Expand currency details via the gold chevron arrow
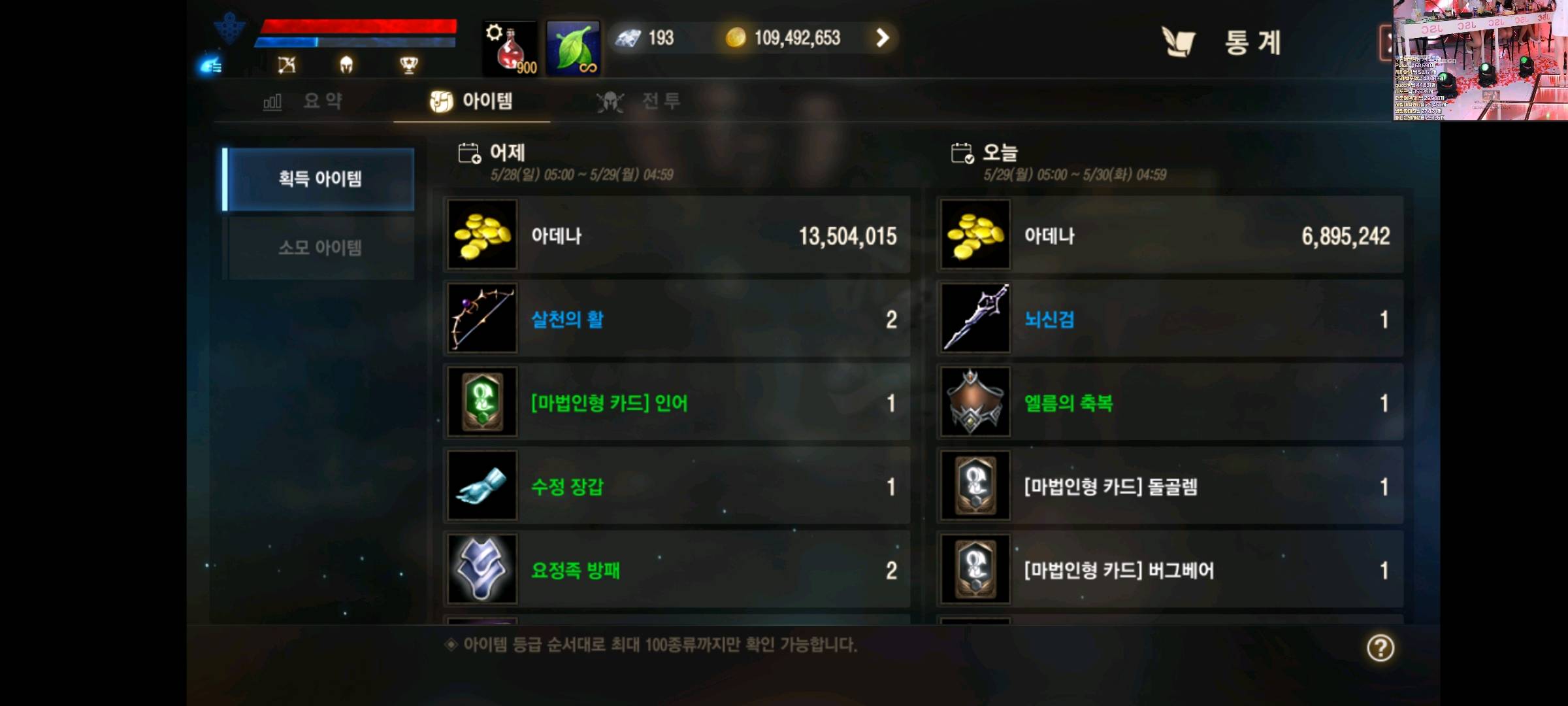 [x=883, y=38]
